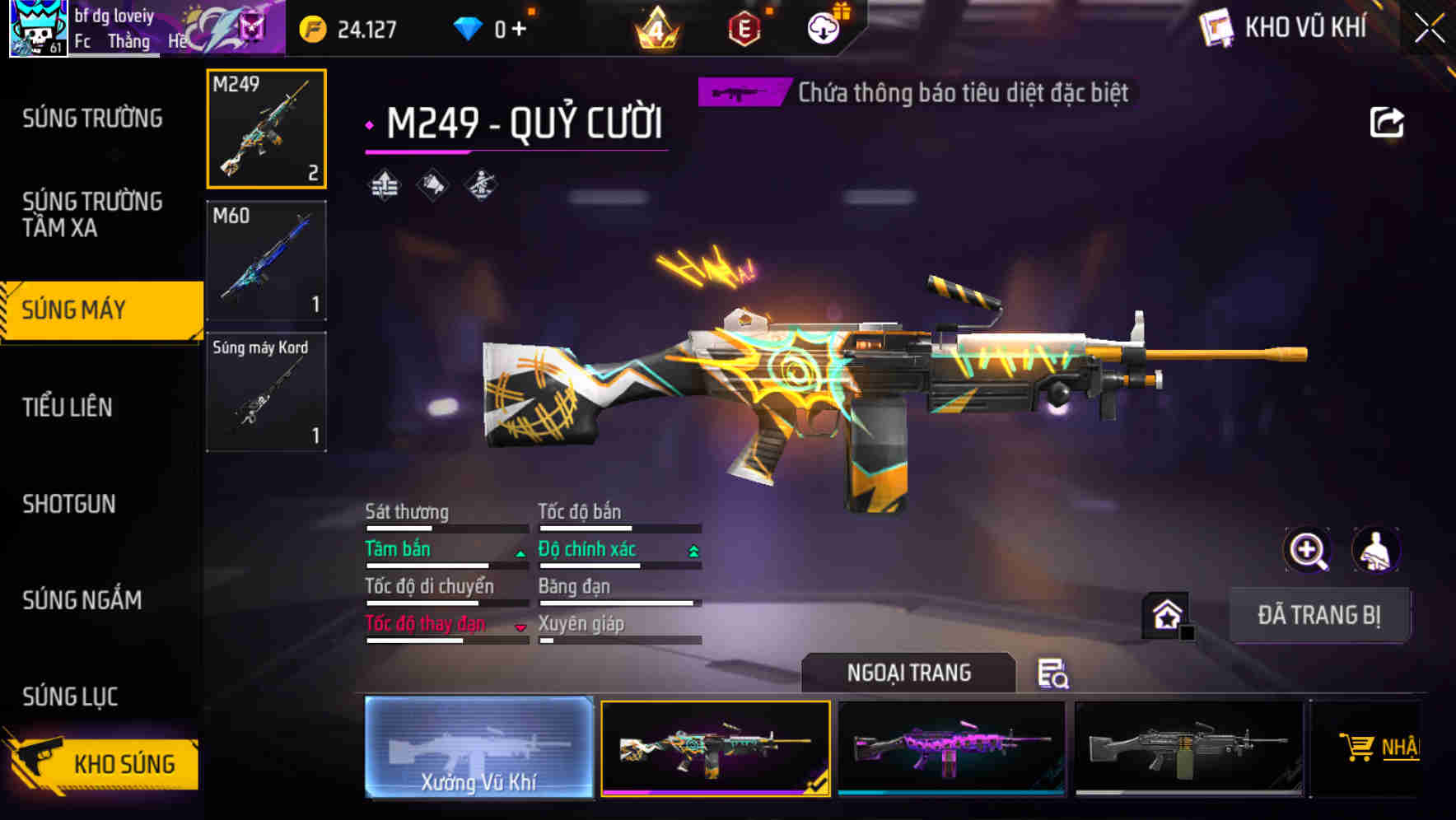Expand the Tầm bắn stat arrow indicator
The image size is (1456, 820).
pos(520,553)
